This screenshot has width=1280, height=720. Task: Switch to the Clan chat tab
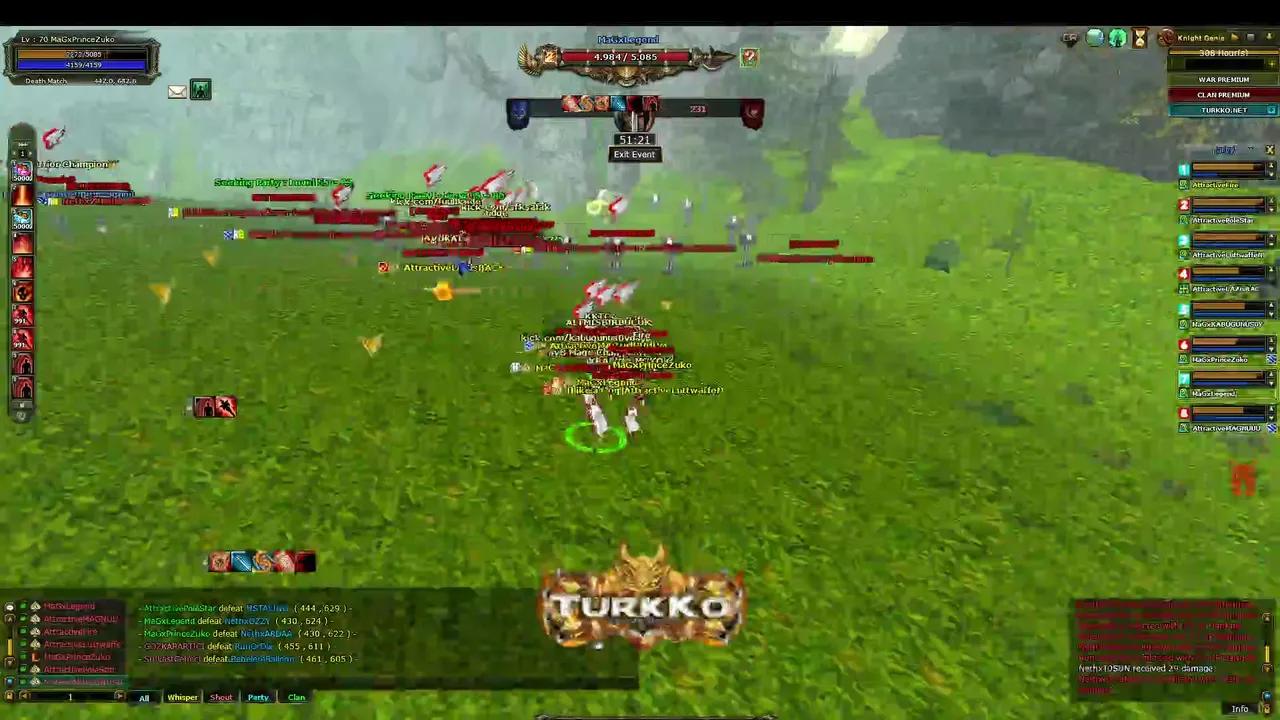coord(296,697)
